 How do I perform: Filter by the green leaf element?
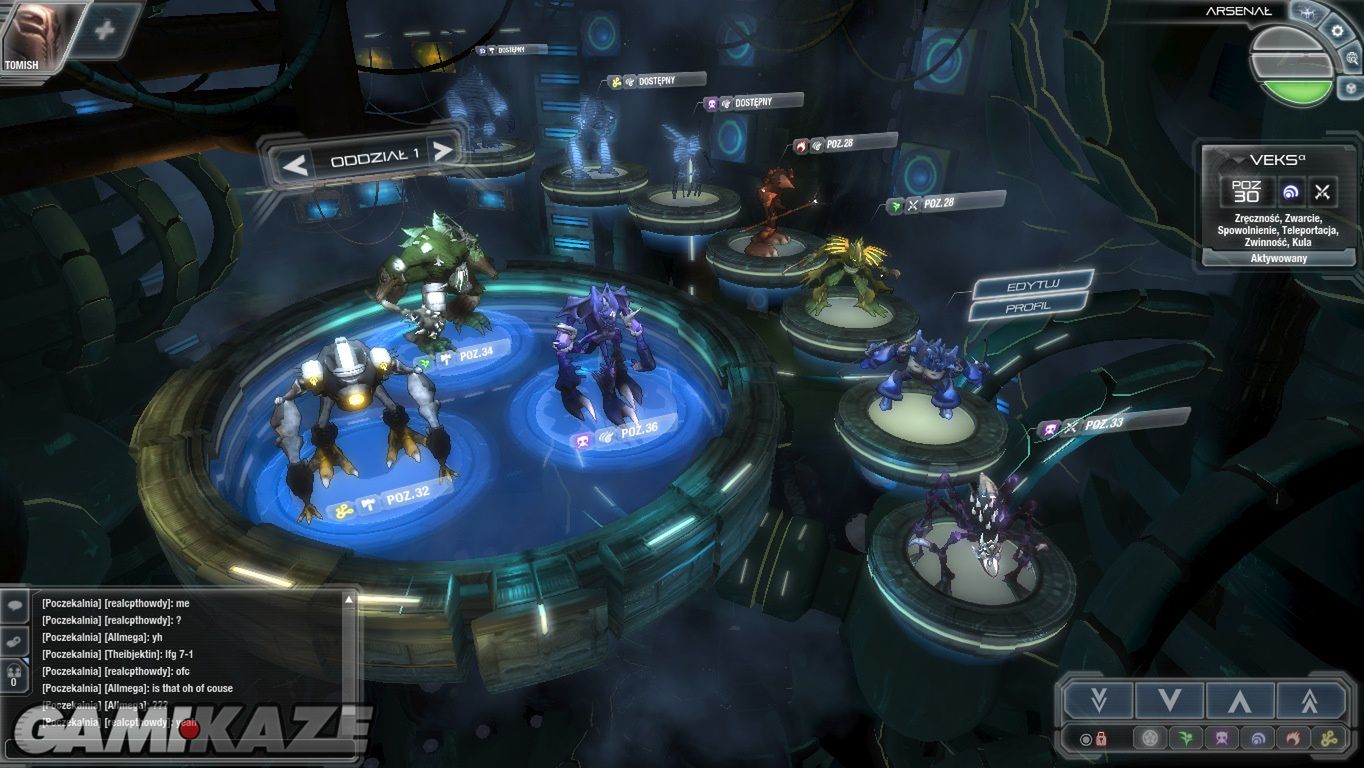[x=1185, y=739]
